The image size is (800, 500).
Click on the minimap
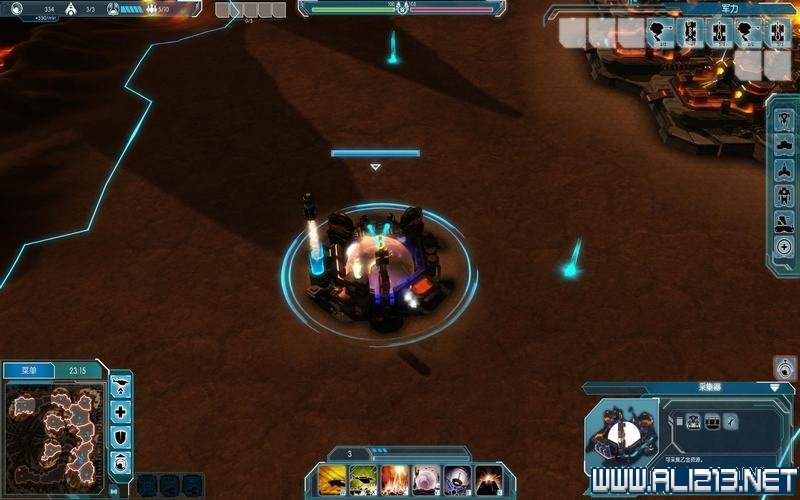click(x=55, y=431)
